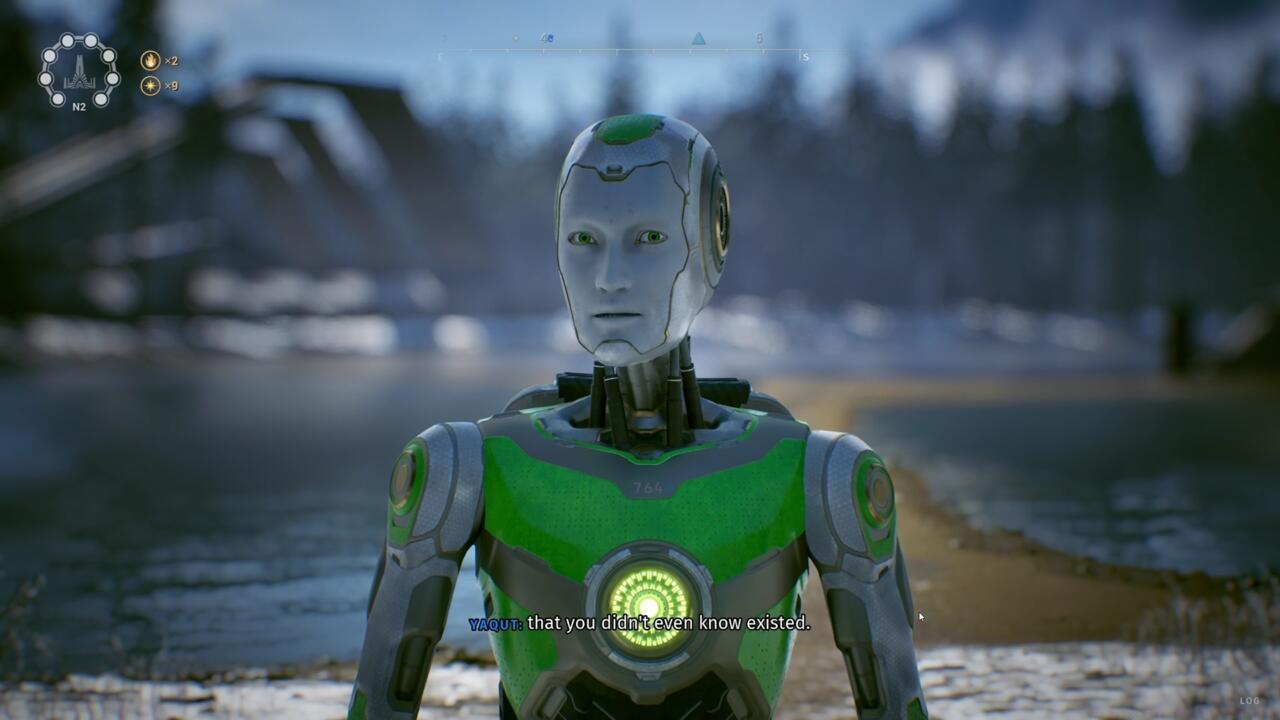Select the flame icon counter

(x=150, y=60)
